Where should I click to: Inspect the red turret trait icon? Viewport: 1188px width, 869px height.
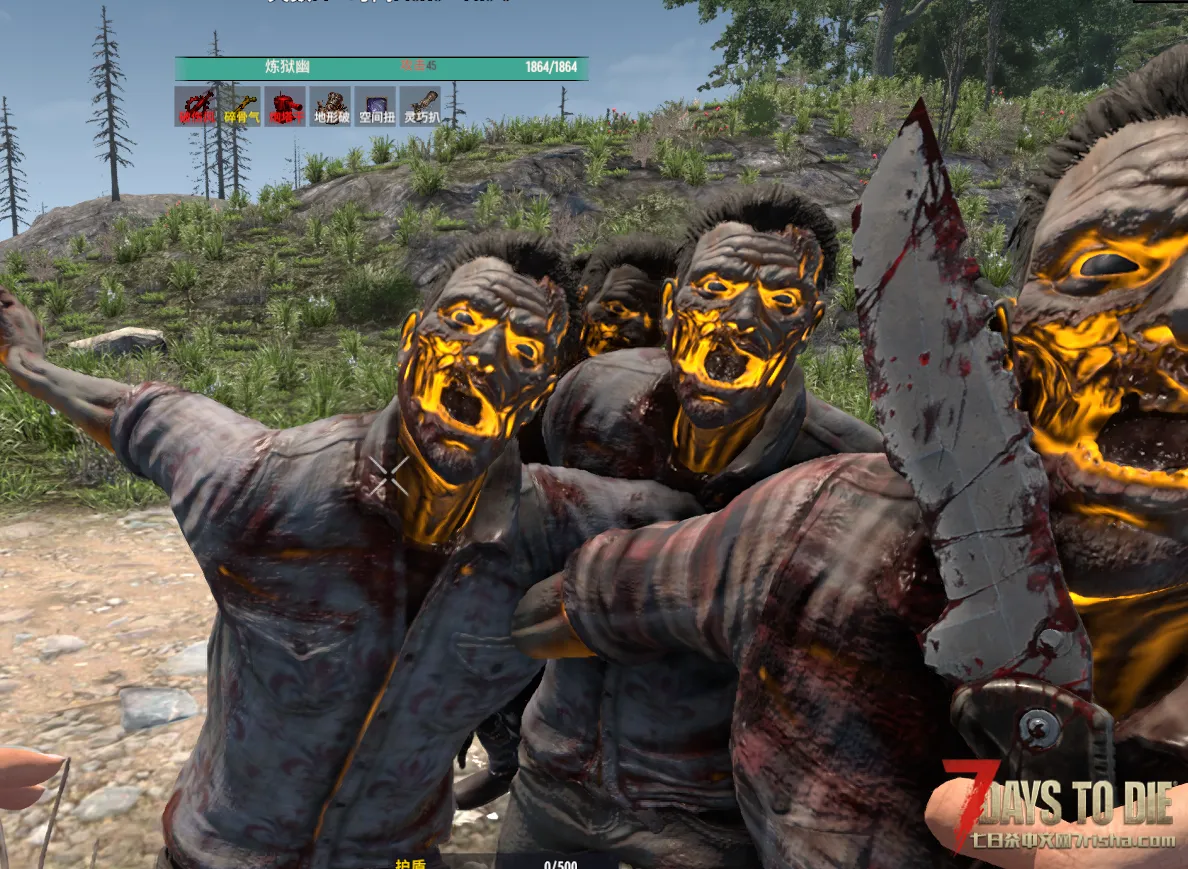285,105
